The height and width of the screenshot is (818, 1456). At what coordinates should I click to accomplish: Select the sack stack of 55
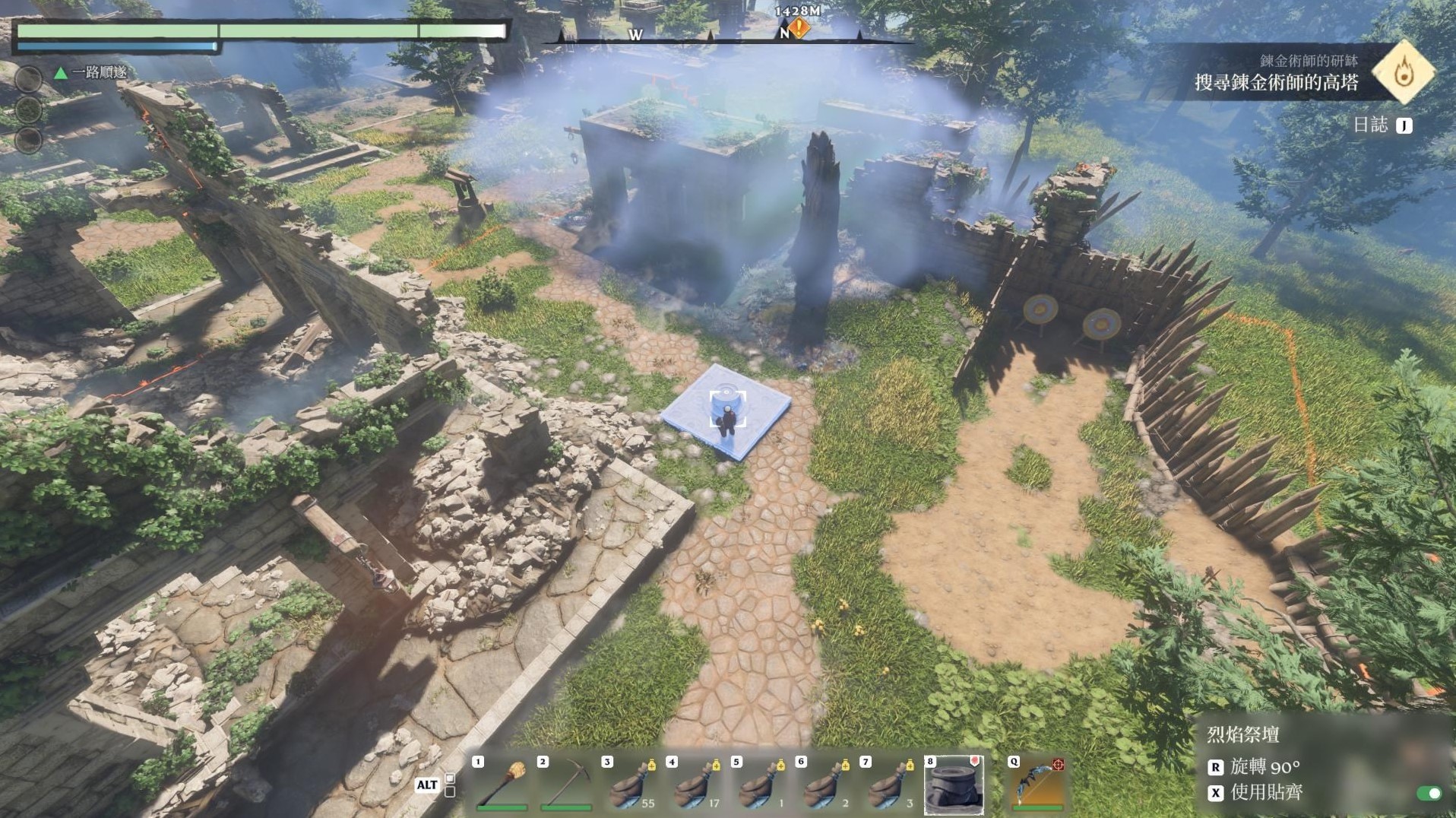pyautogui.click(x=630, y=785)
